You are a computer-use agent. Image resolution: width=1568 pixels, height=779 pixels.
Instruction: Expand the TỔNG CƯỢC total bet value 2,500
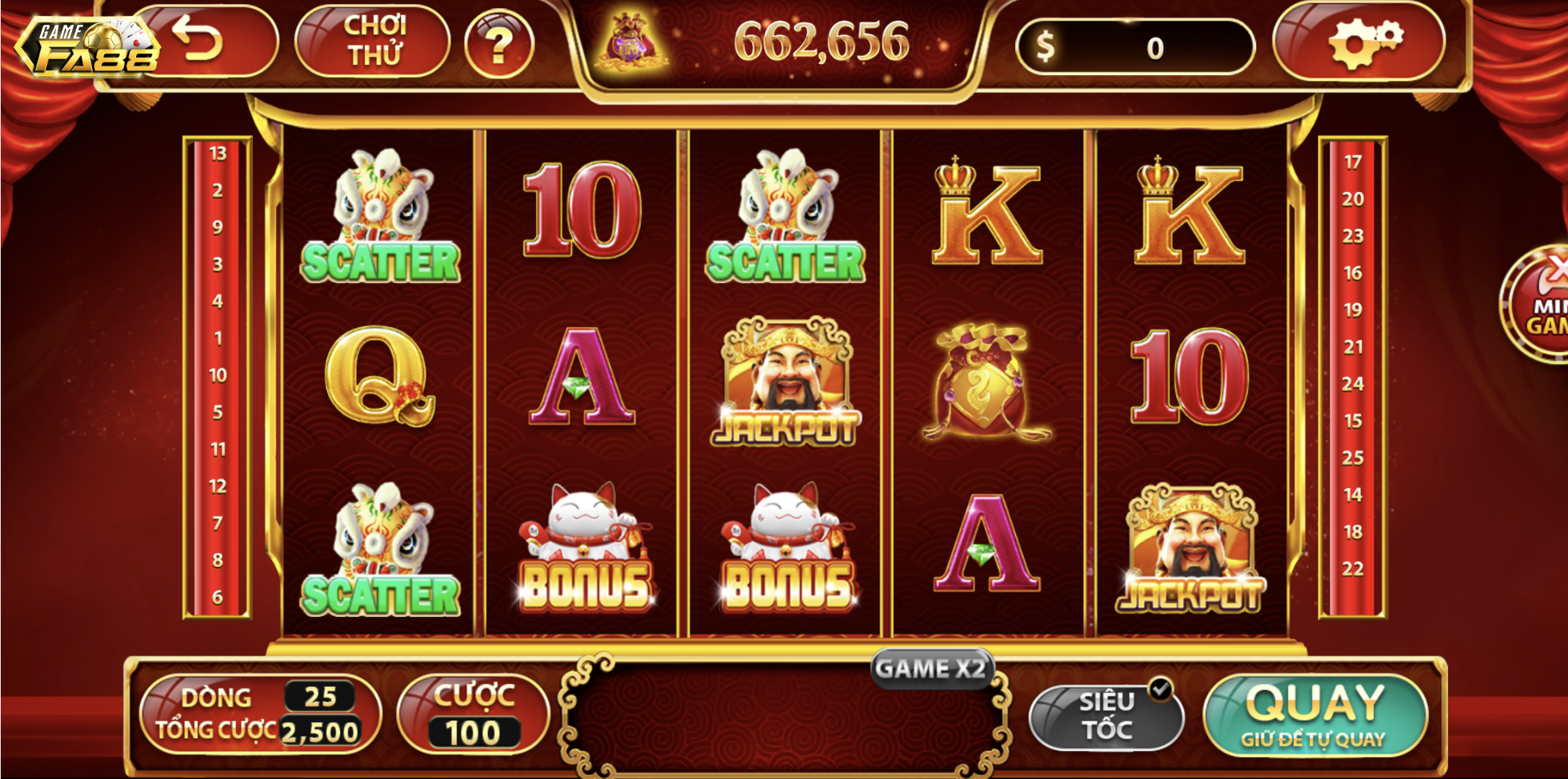point(321,731)
